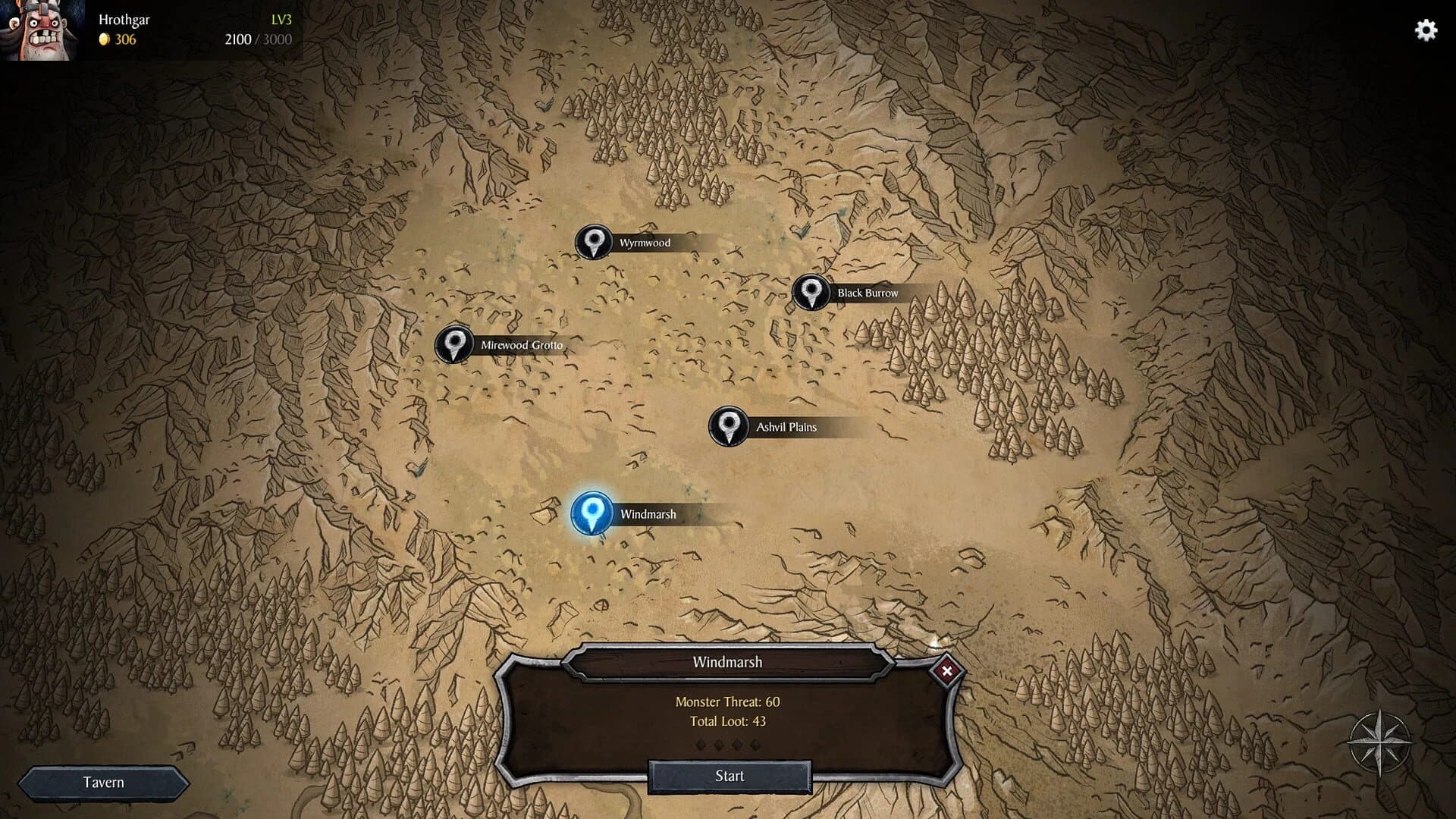Viewport: 1456px width, 819px height.
Task: Select the Black Burrow map pin
Action: tap(813, 290)
